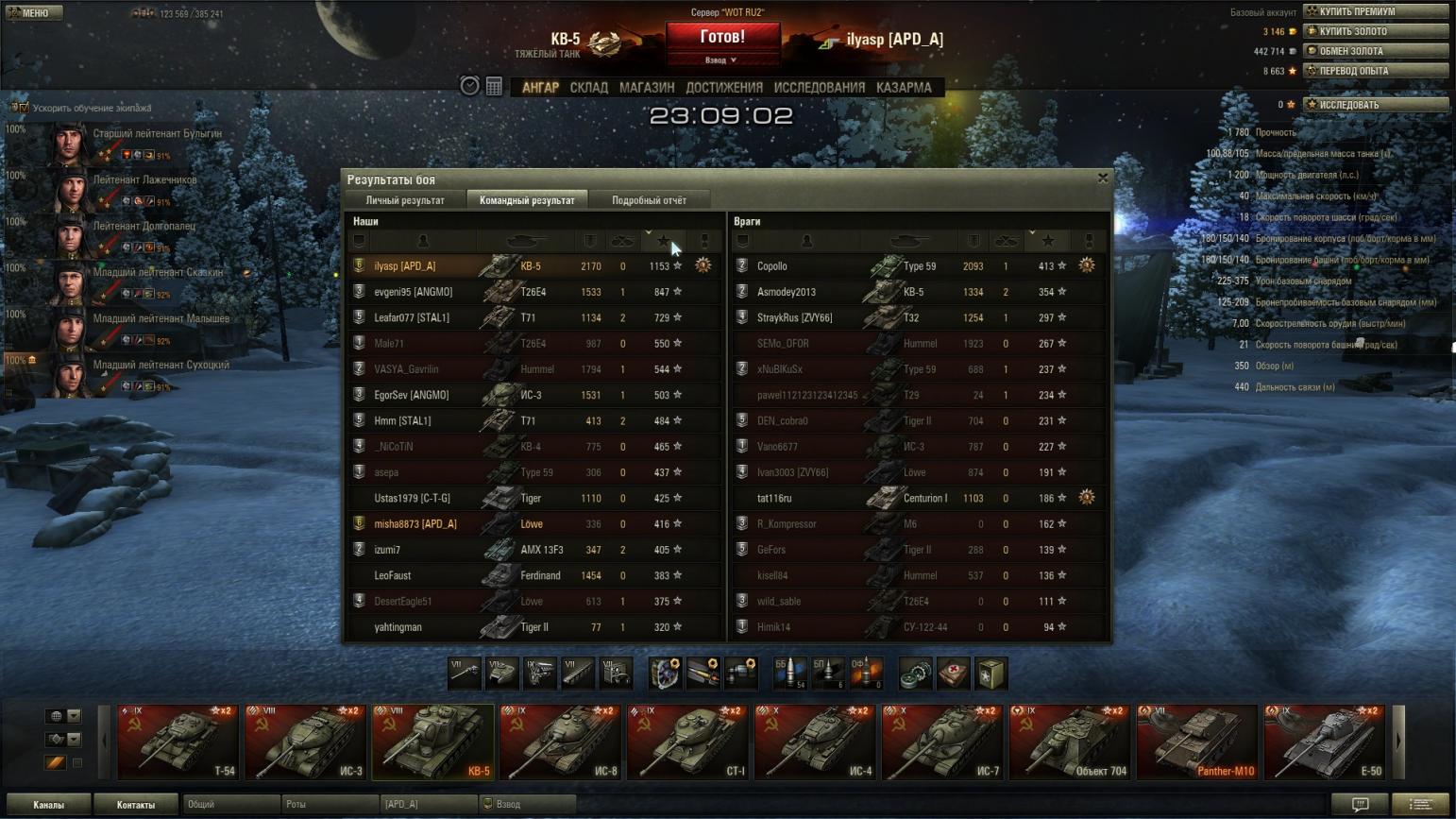Open the Каналы chat button

[x=48, y=805]
